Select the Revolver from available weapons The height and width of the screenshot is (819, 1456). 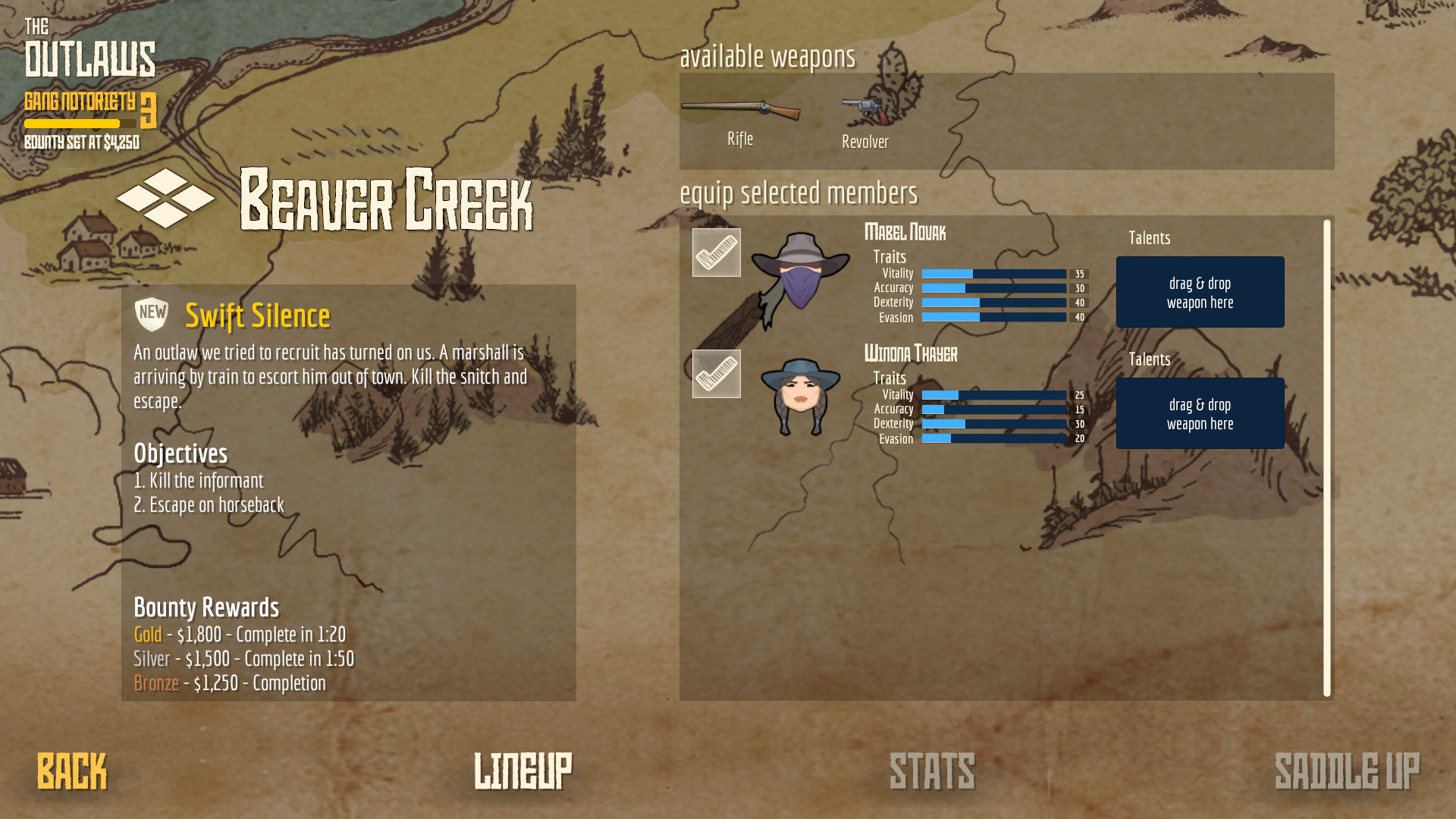click(x=864, y=112)
